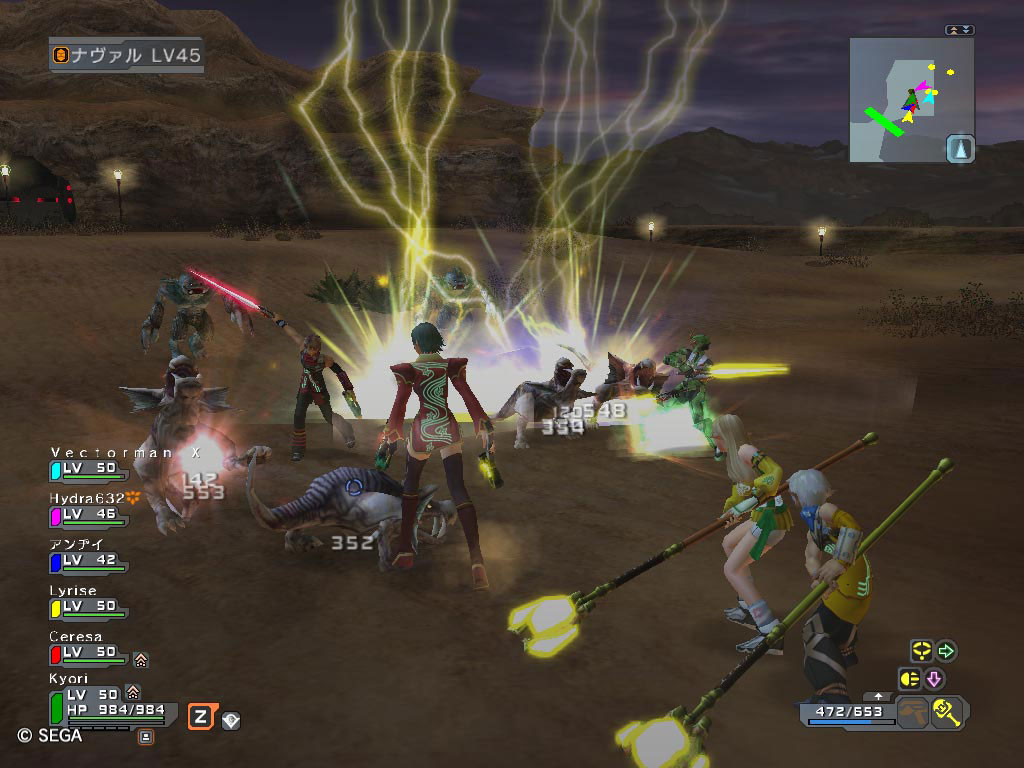Select party member Ceresa
The image size is (1024, 768).
[x=88, y=647]
